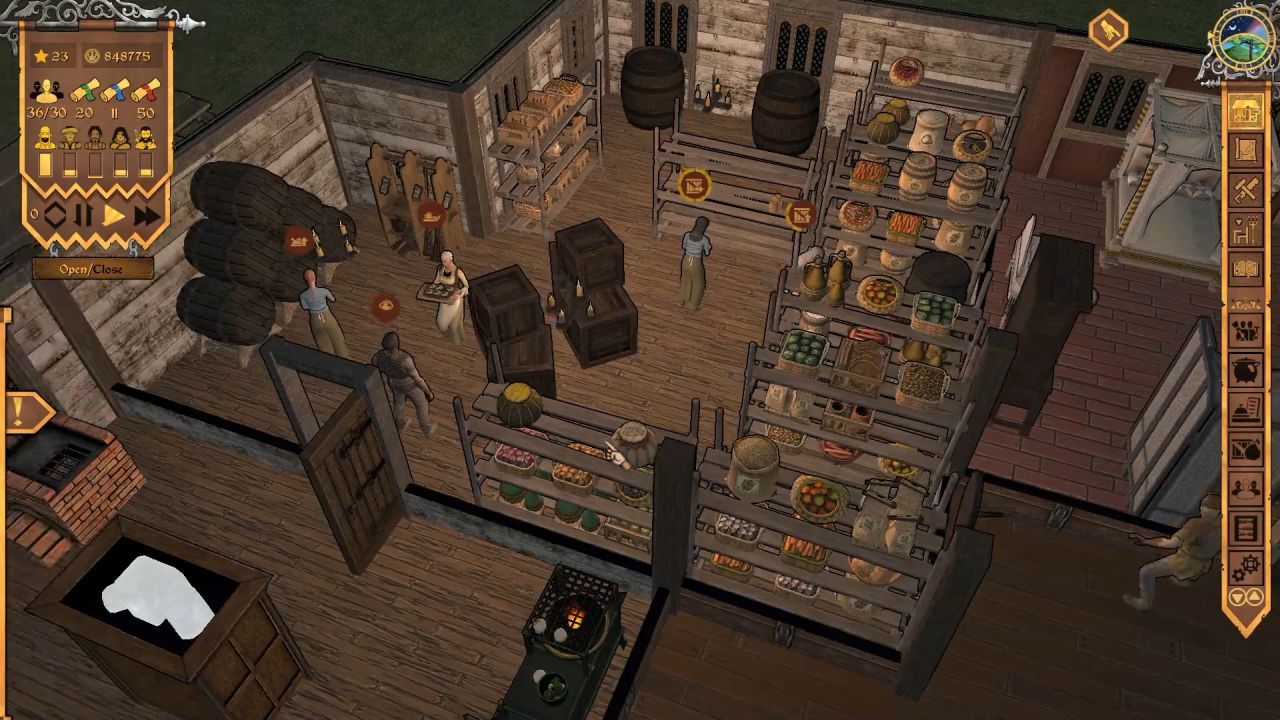Select the yellow-bearded character portrait tab

coord(44,137)
